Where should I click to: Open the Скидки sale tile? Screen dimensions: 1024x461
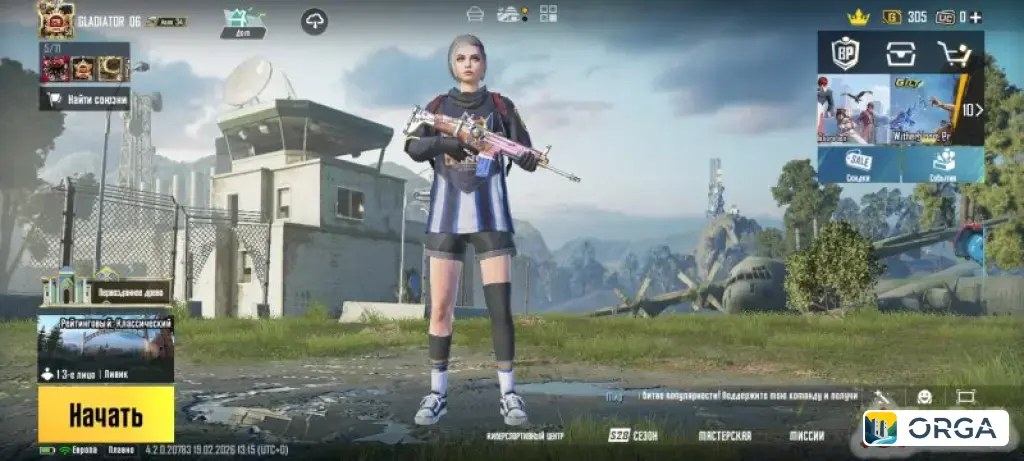click(858, 164)
